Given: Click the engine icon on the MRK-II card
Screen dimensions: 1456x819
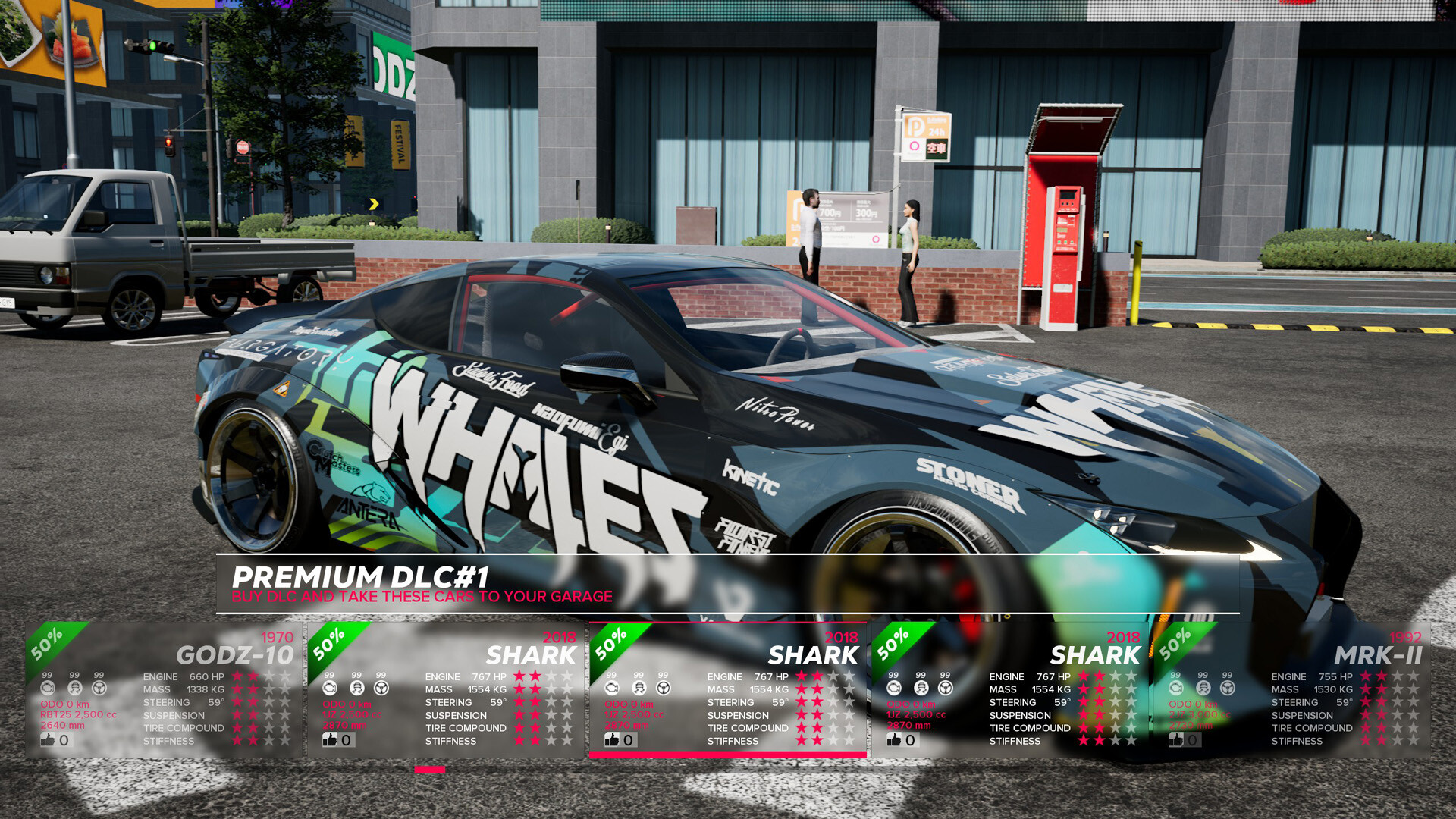Looking at the screenshot, I should [x=1175, y=687].
